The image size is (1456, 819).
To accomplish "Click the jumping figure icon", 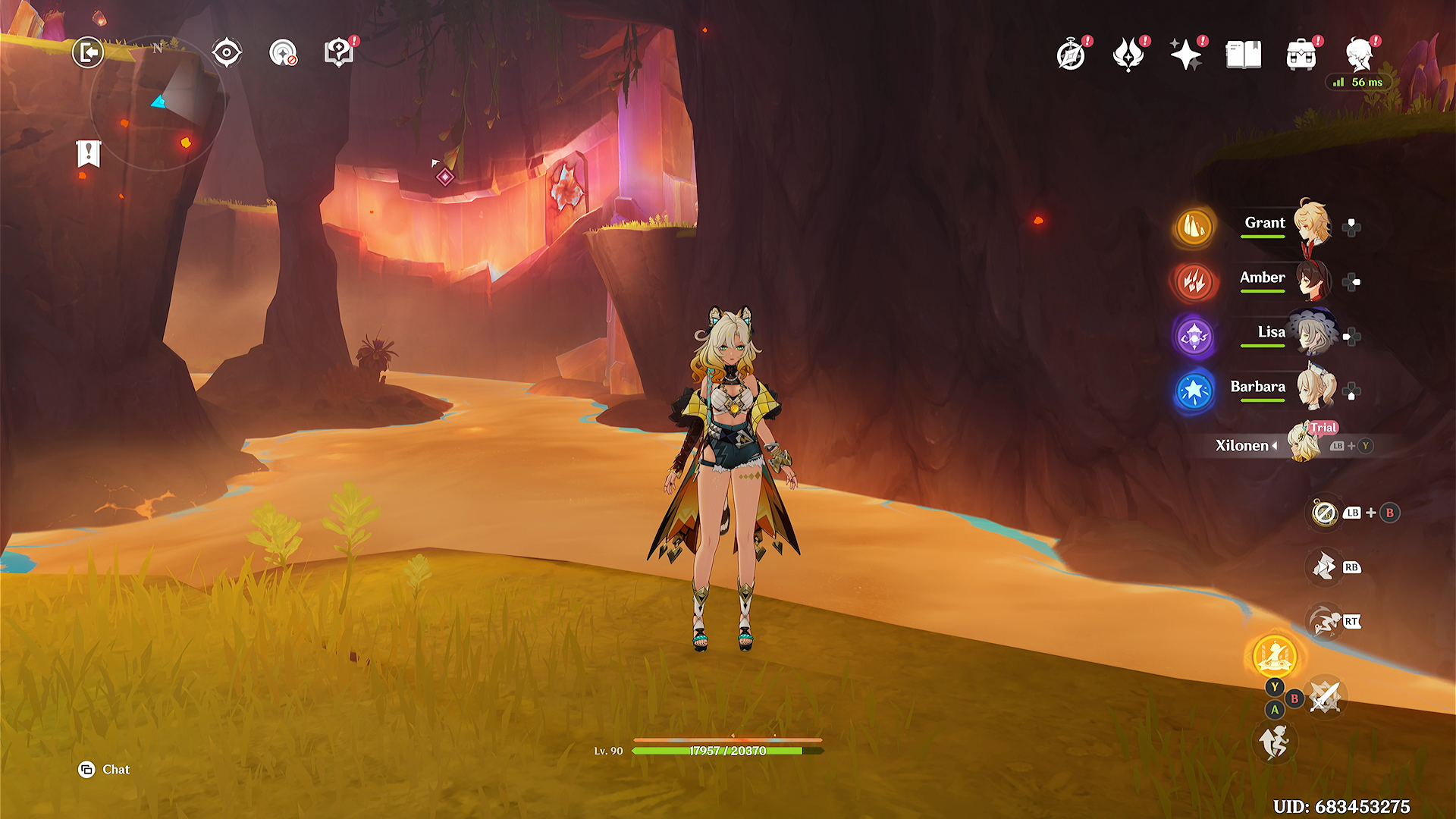I will coord(1275,741).
